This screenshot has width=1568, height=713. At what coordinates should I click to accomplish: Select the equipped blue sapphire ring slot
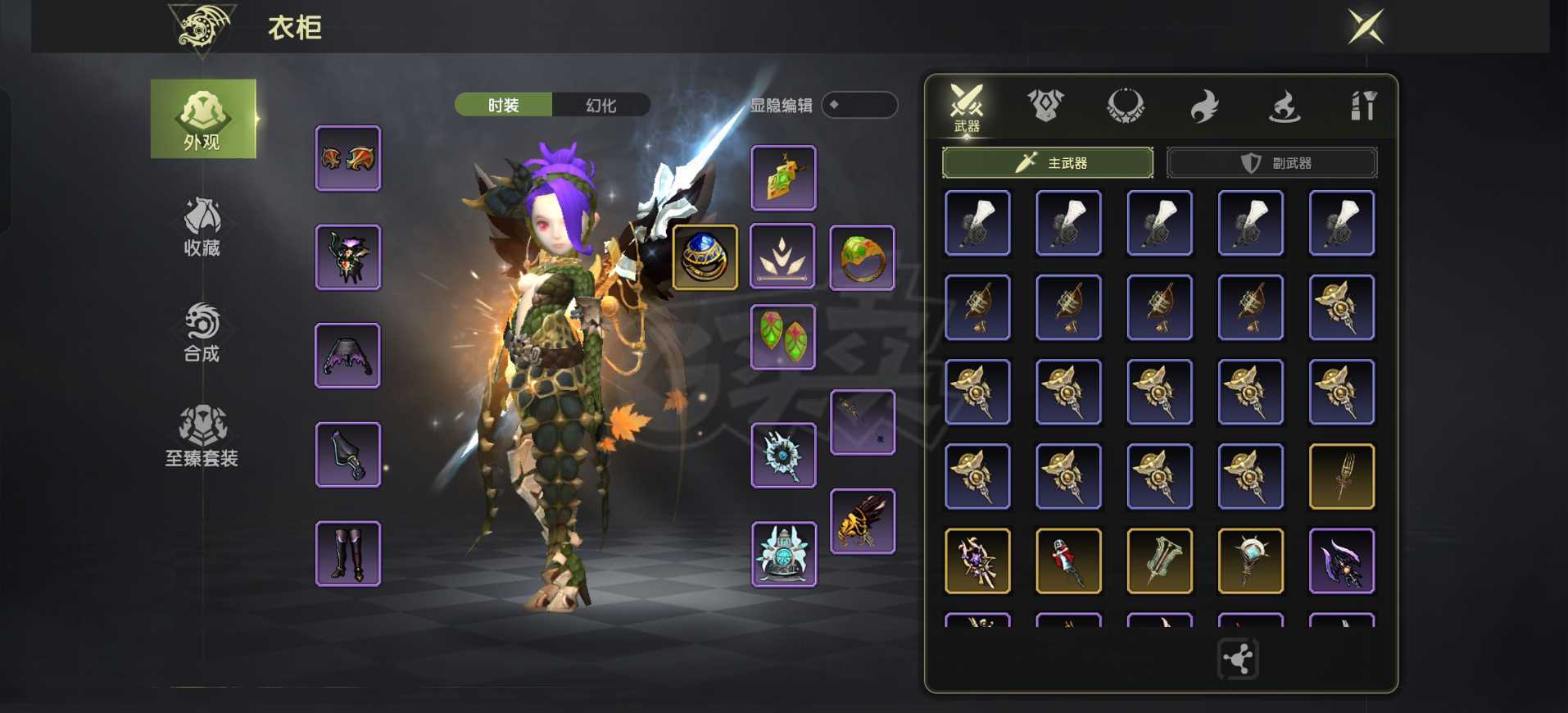pyautogui.click(x=705, y=257)
